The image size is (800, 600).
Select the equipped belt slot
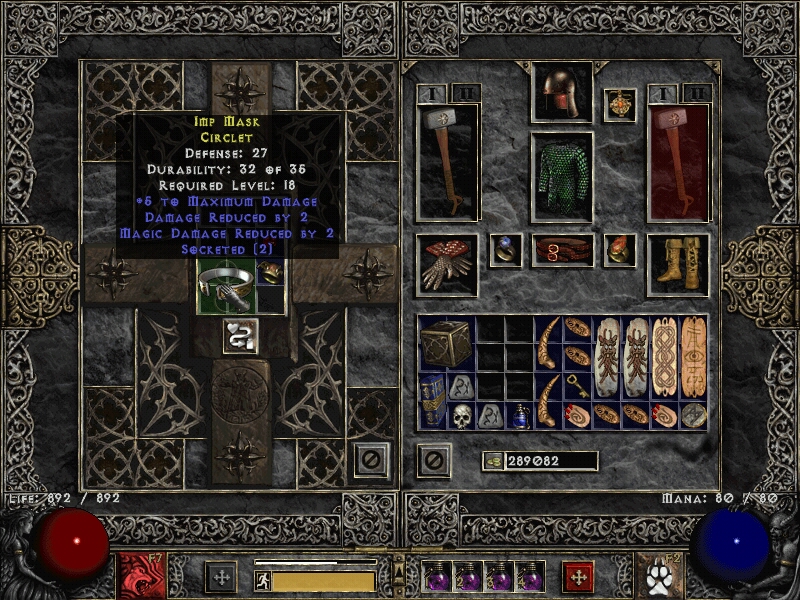[562, 250]
